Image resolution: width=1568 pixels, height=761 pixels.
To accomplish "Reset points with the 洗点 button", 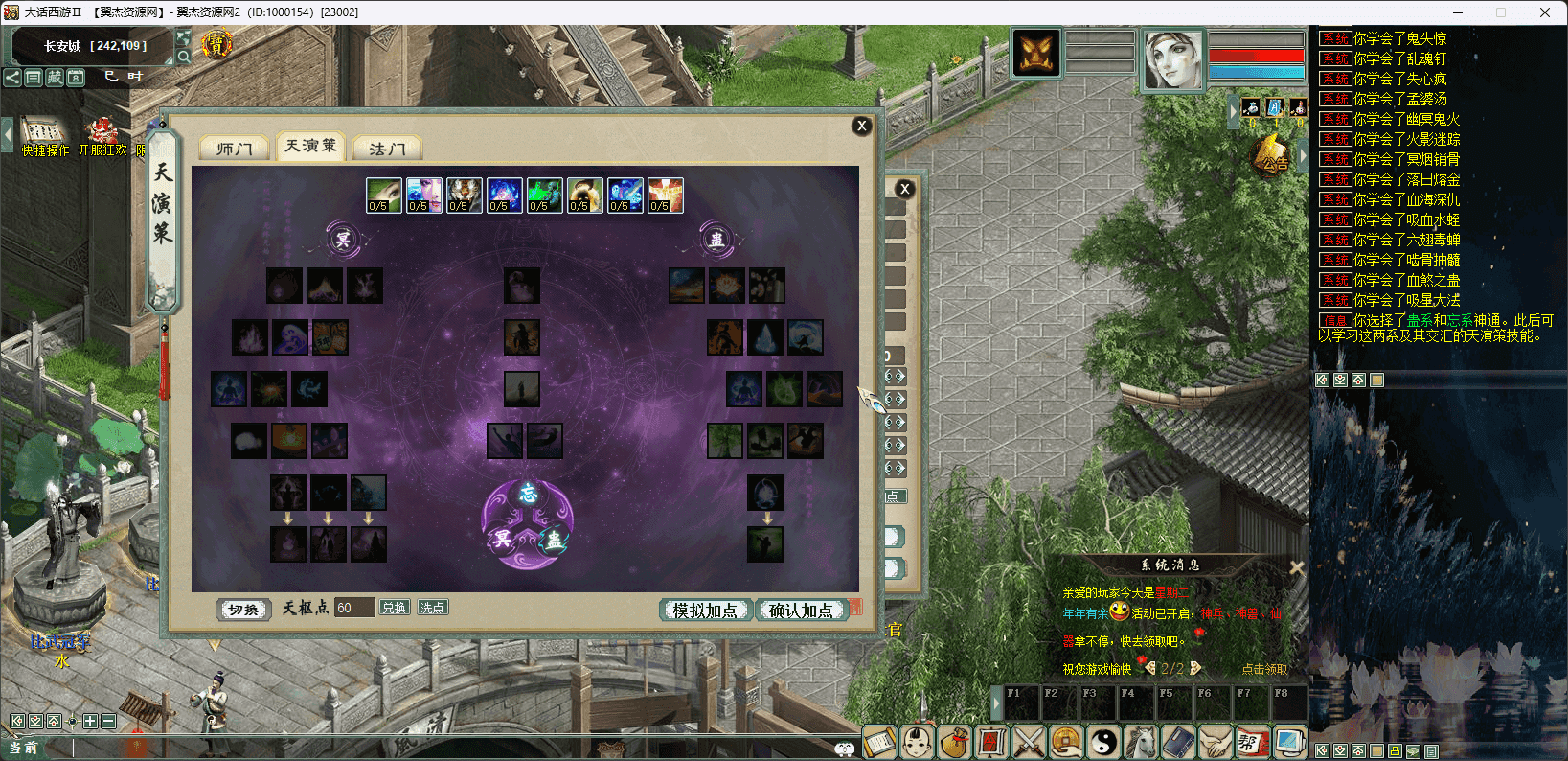I will pyautogui.click(x=432, y=608).
